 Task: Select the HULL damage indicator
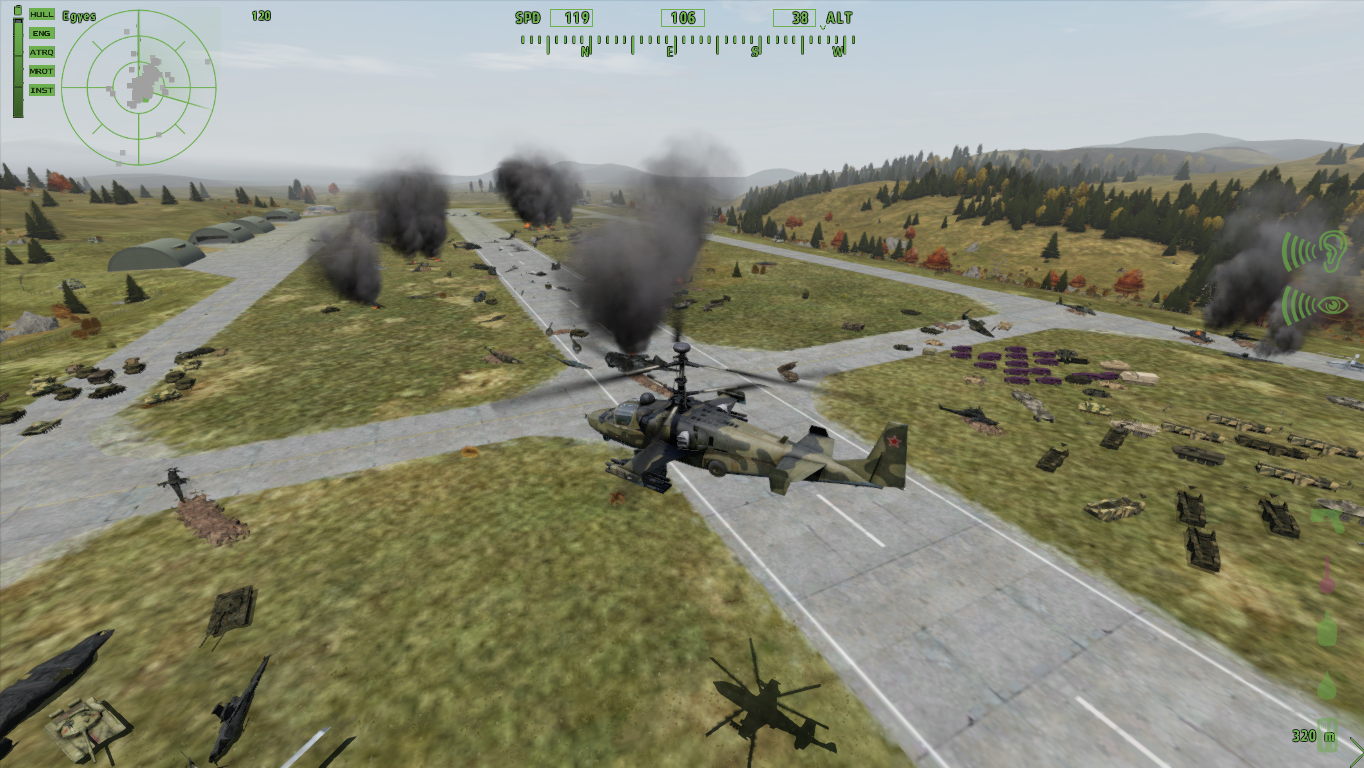(41, 14)
